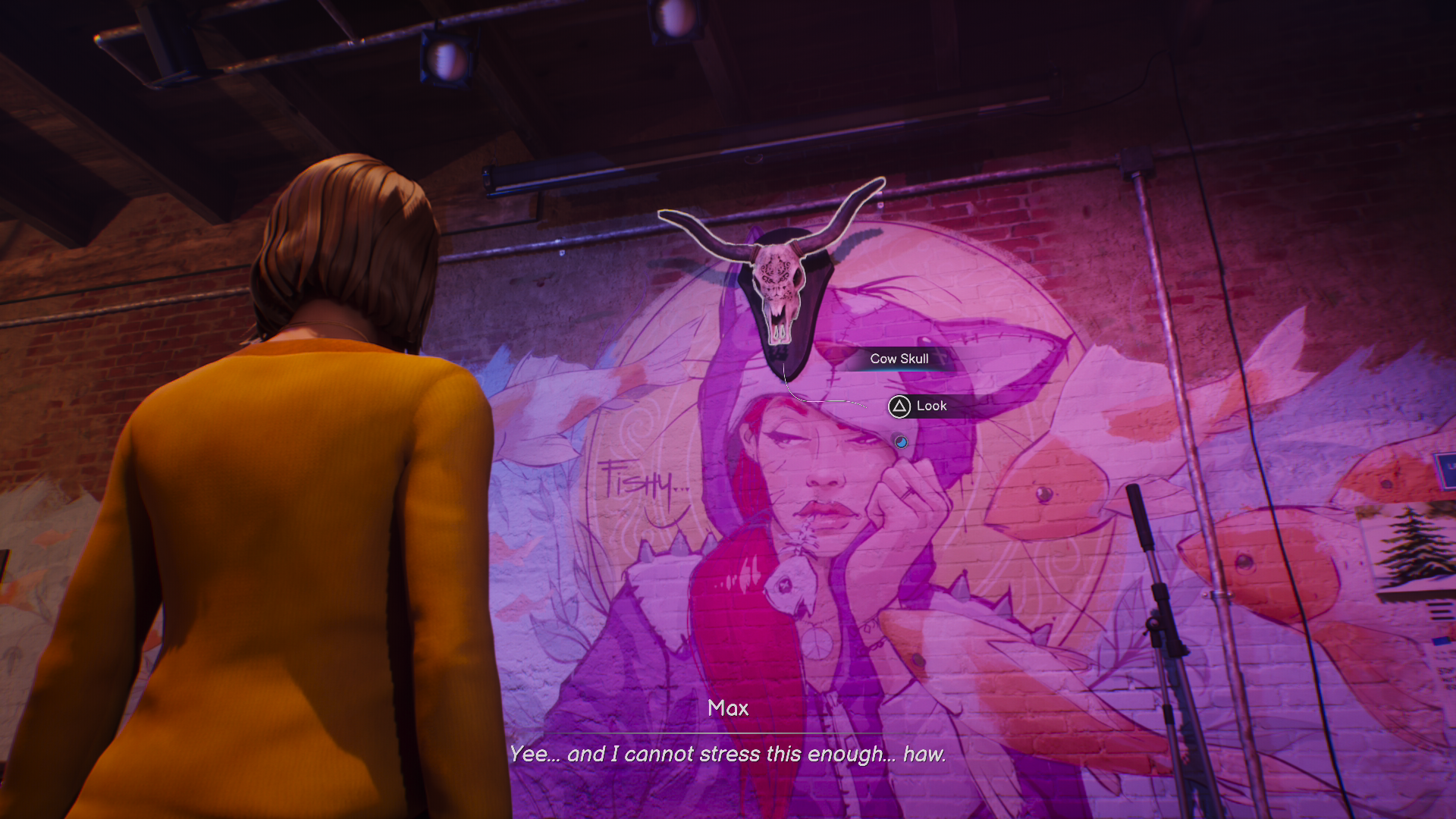This screenshot has height=819, width=1456.
Task: Click the small blue interaction marker
Action: (900, 441)
